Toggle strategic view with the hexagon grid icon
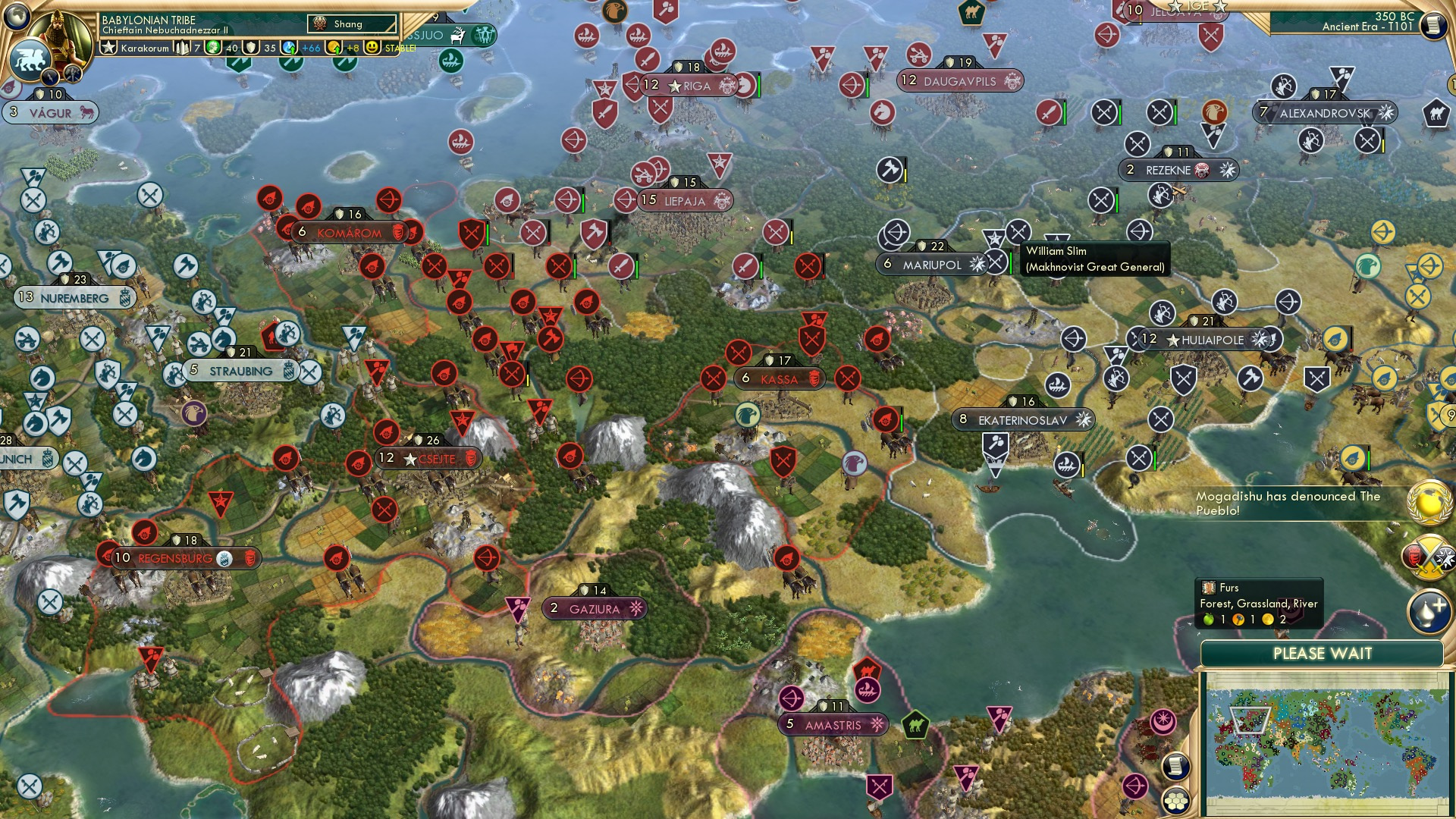This screenshot has height=819, width=1456. [1175, 800]
